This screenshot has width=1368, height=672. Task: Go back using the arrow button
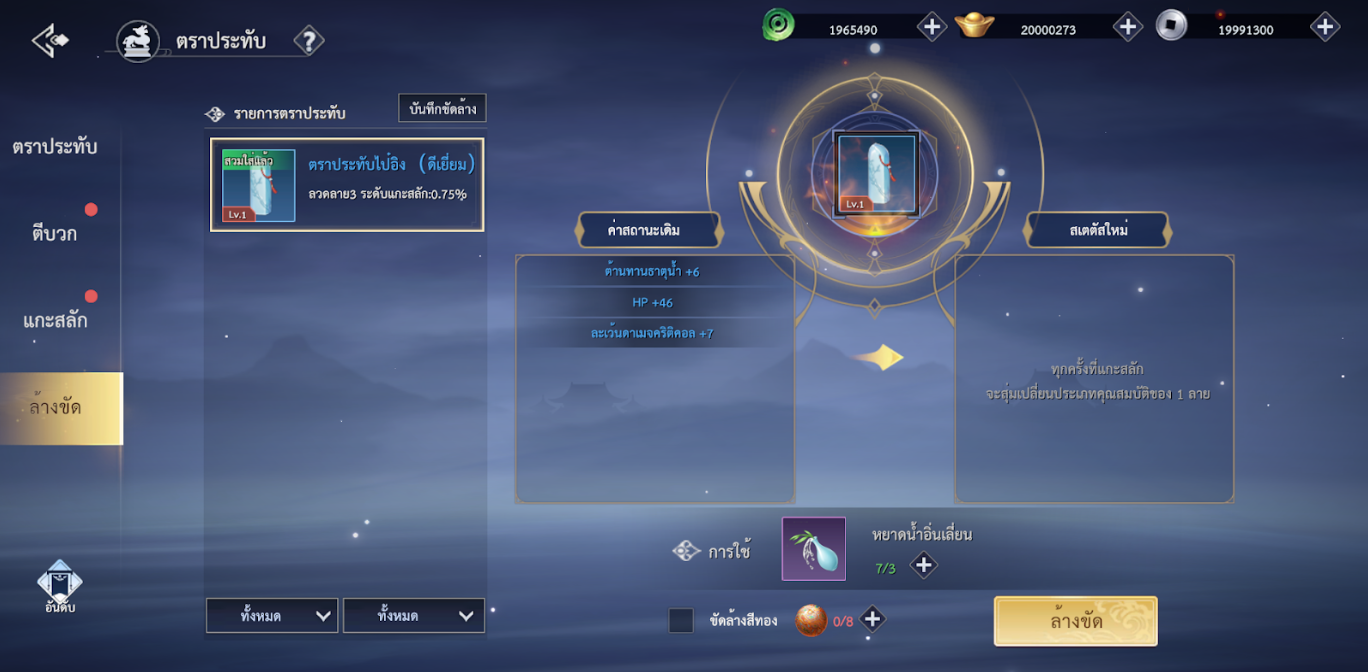coord(50,41)
